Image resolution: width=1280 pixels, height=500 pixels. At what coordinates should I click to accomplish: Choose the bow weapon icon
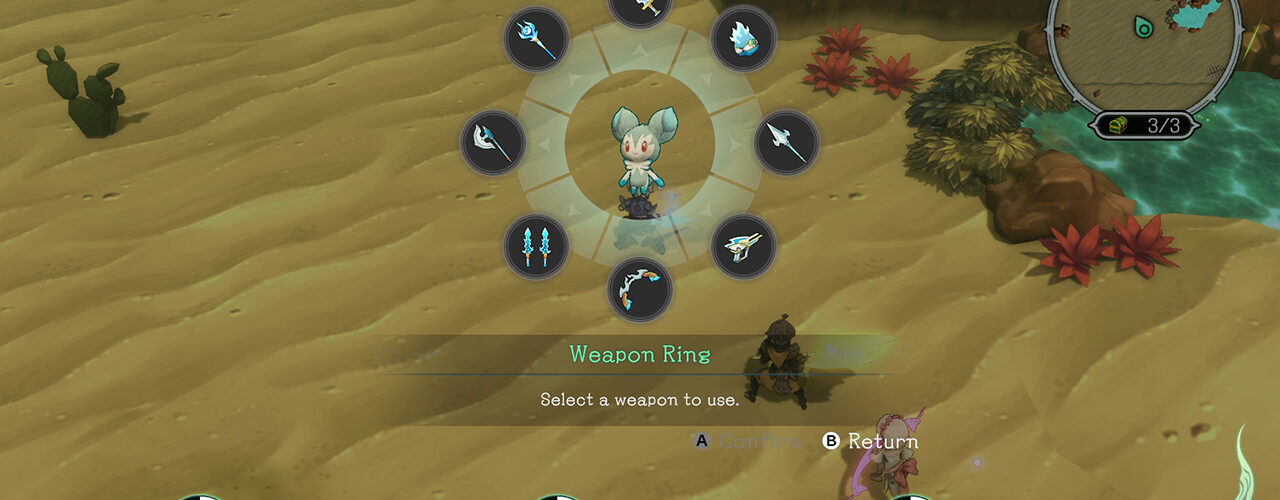(x=640, y=289)
